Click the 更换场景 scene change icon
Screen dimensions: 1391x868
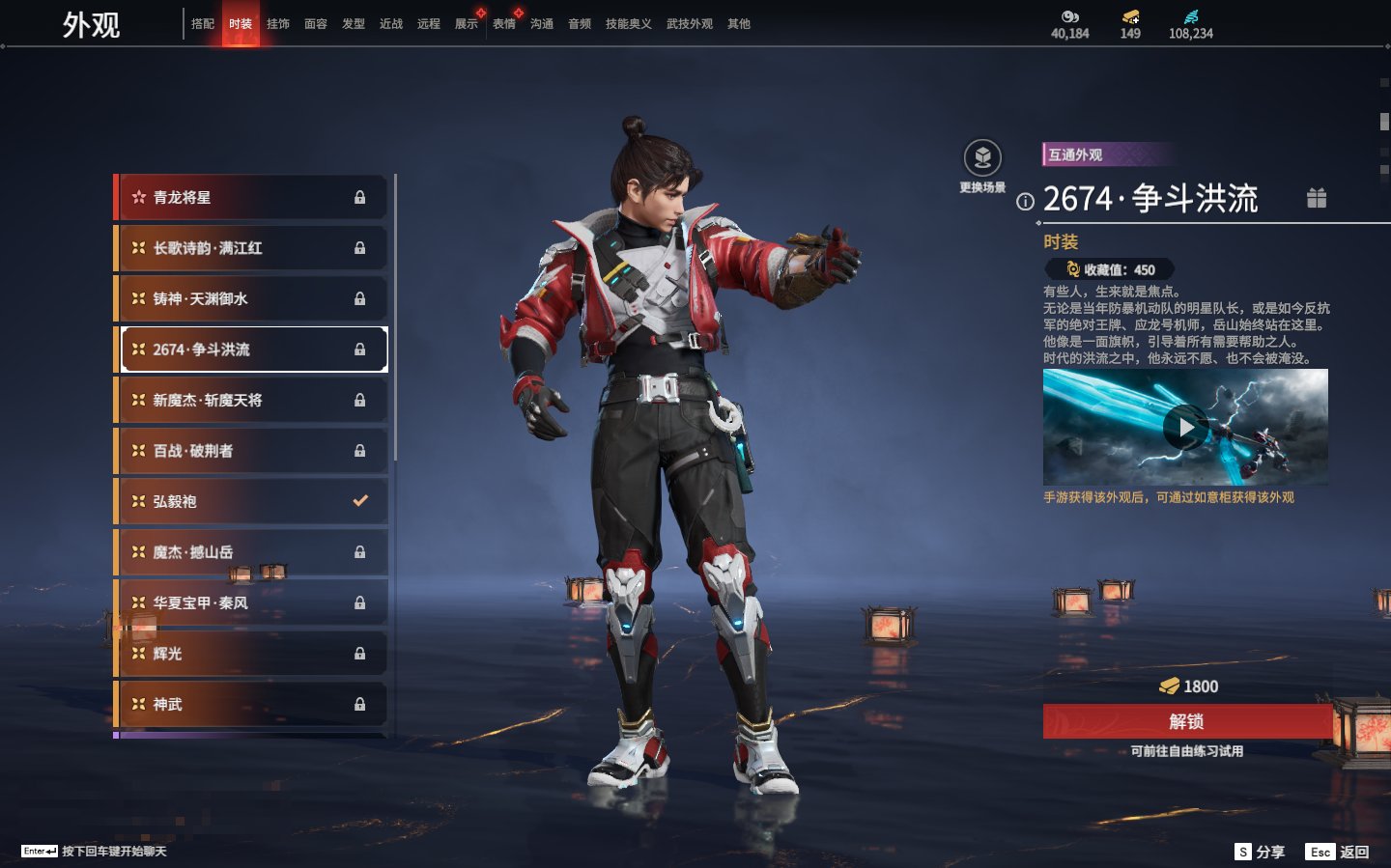click(x=982, y=158)
